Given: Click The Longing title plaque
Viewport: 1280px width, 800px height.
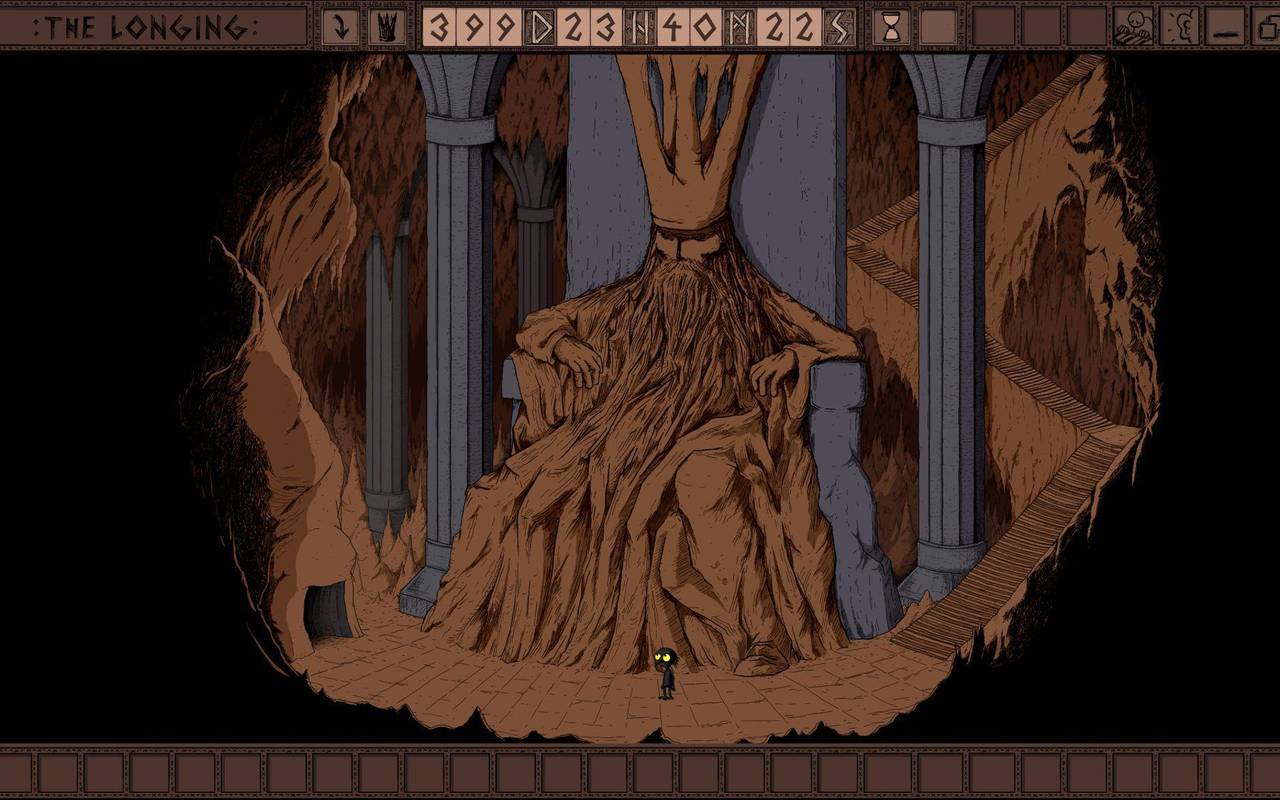Looking at the screenshot, I should 154,27.
